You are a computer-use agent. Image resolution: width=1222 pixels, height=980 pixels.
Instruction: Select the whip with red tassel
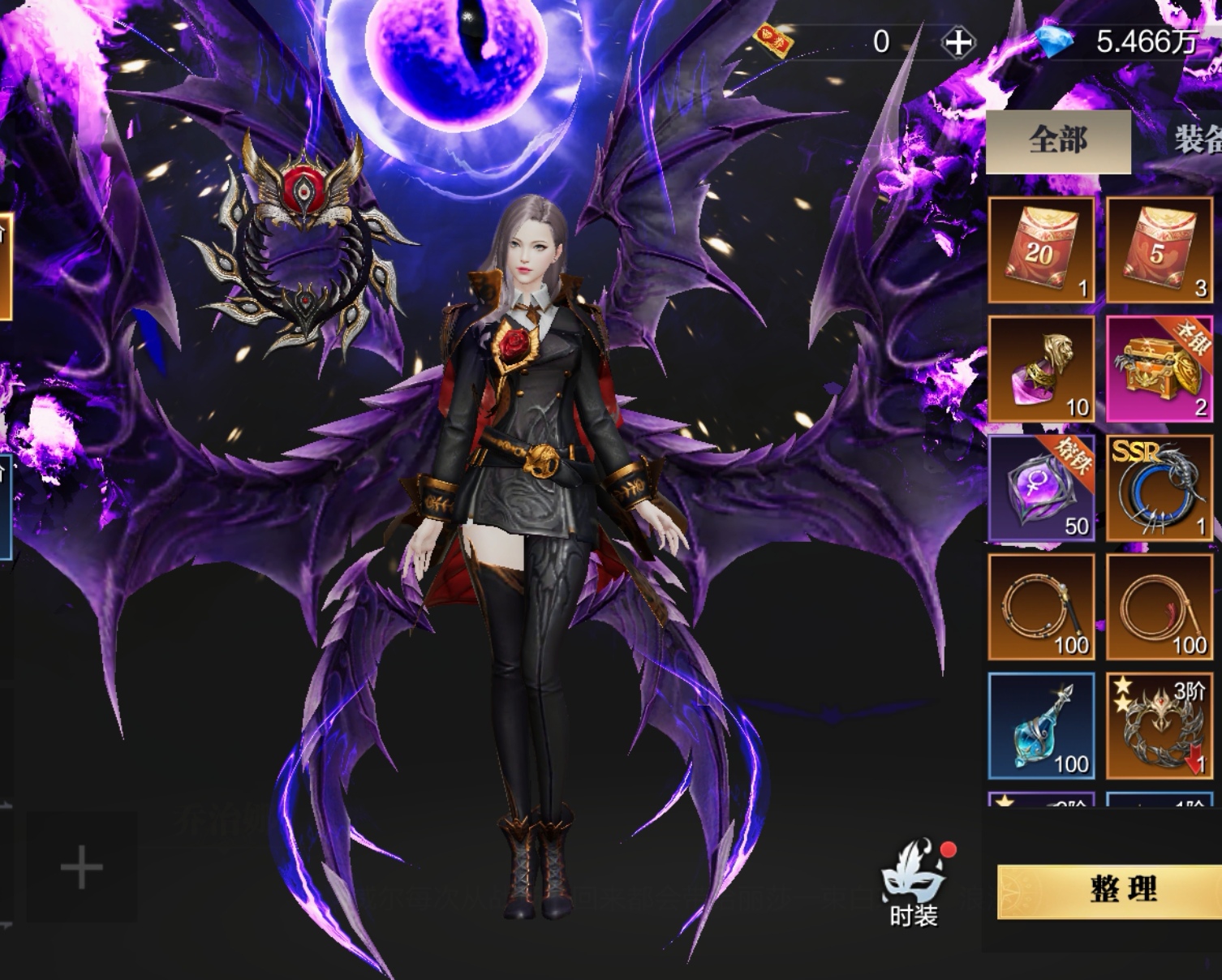pos(1159,608)
